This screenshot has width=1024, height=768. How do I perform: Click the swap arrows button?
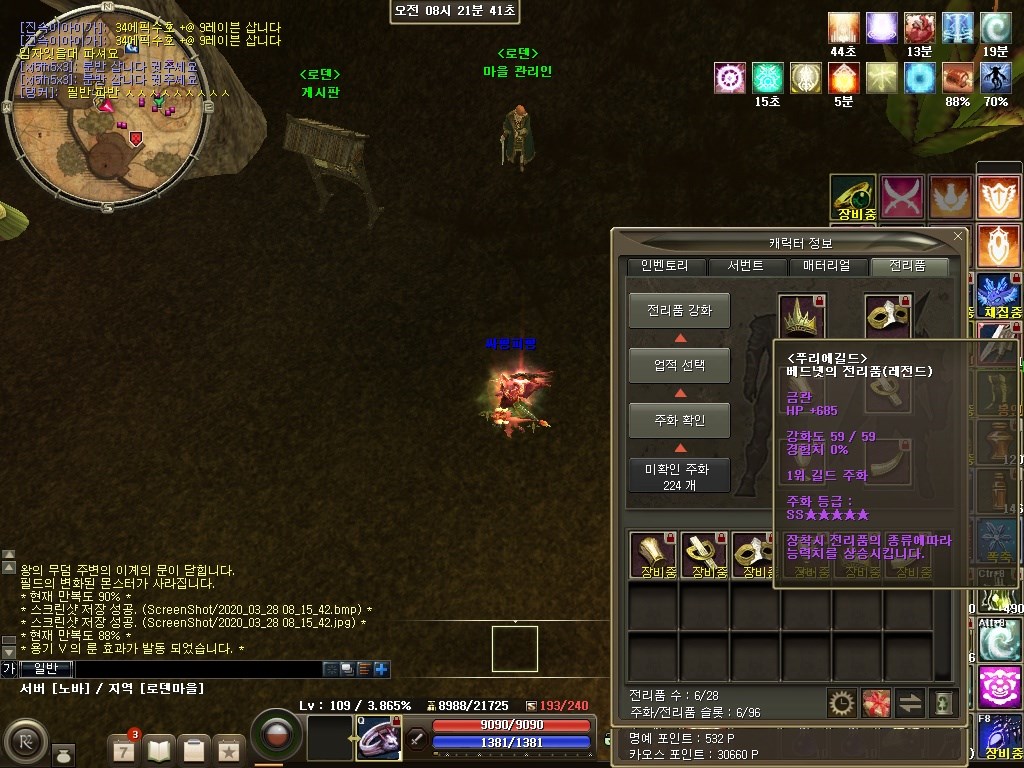910,703
